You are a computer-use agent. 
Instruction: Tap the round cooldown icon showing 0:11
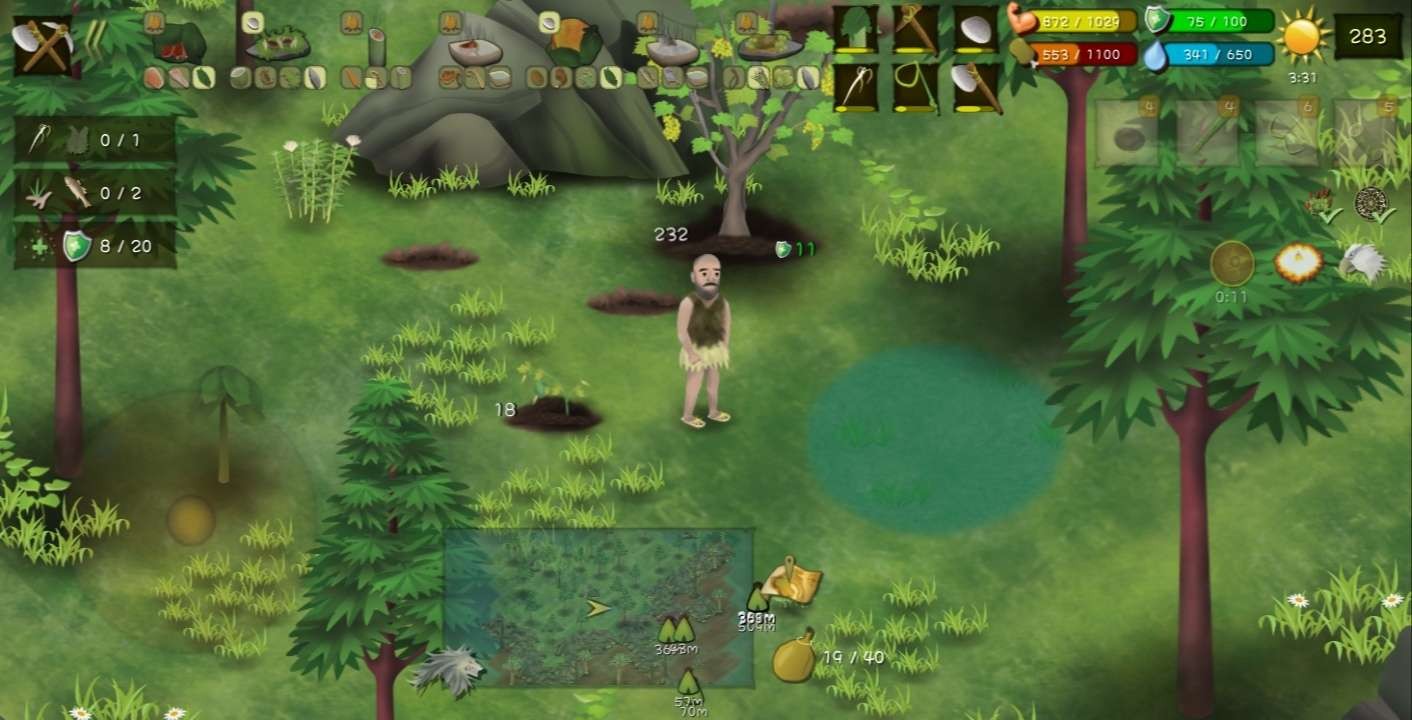[1232, 264]
